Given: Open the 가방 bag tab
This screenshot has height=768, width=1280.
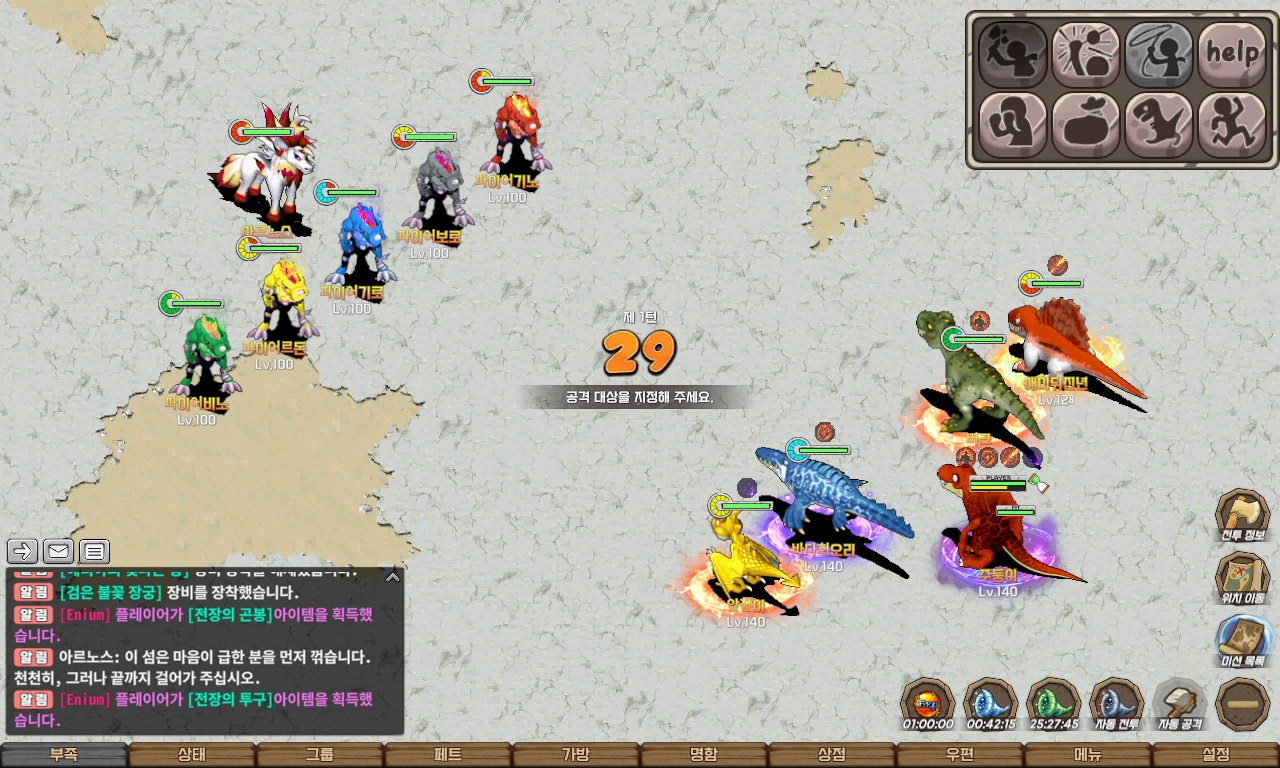Looking at the screenshot, I should (576, 755).
